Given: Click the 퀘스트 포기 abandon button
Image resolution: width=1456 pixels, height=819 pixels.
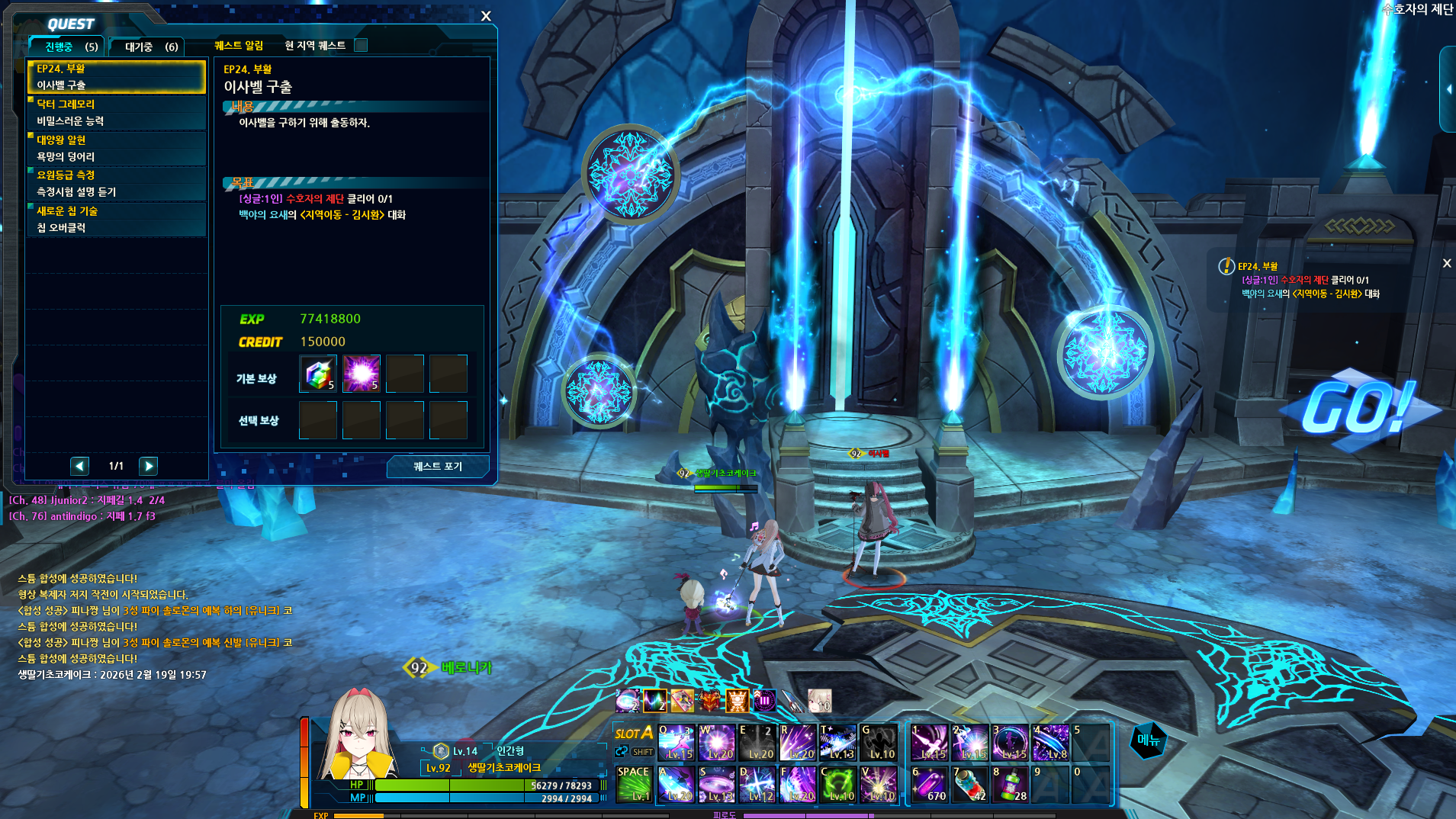Looking at the screenshot, I should coord(437,466).
